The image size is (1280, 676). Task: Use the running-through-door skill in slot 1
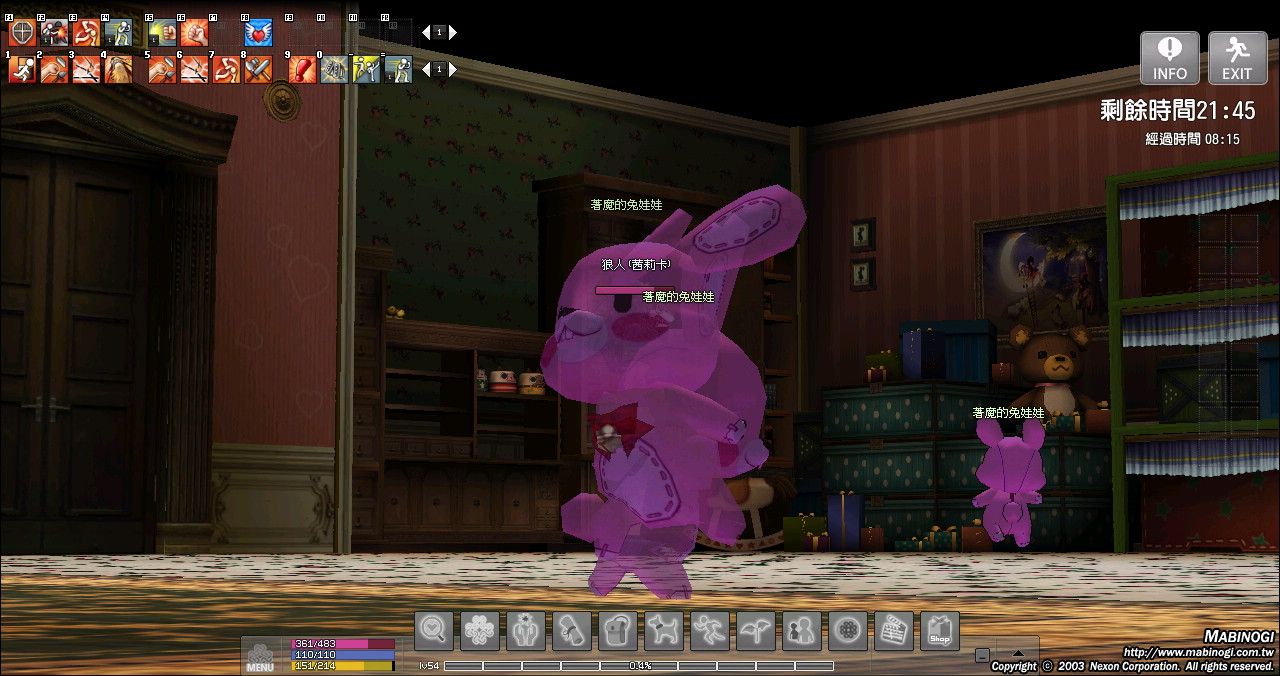coord(22,70)
